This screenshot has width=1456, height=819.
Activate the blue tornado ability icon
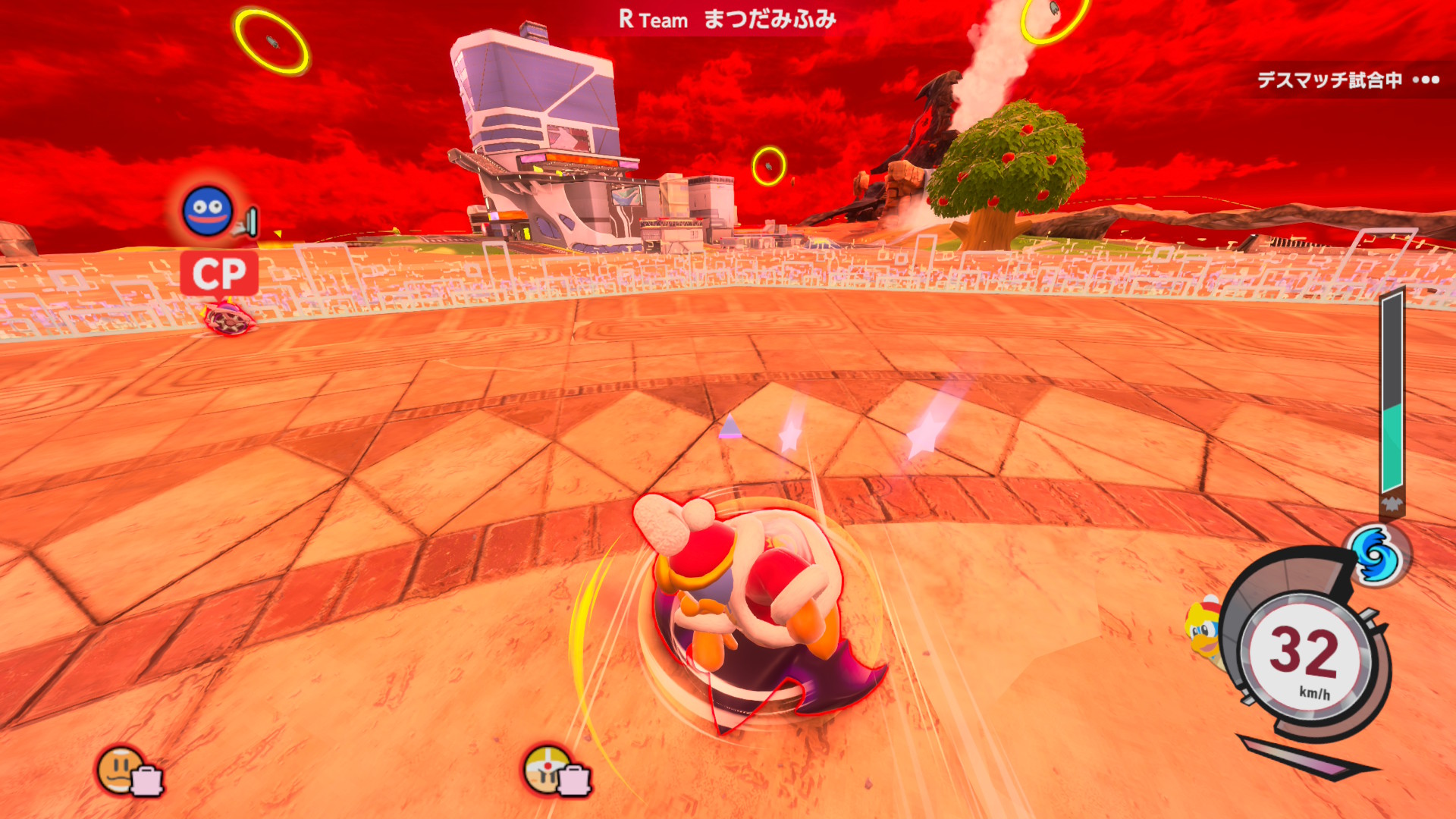(x=1376, y=555)
